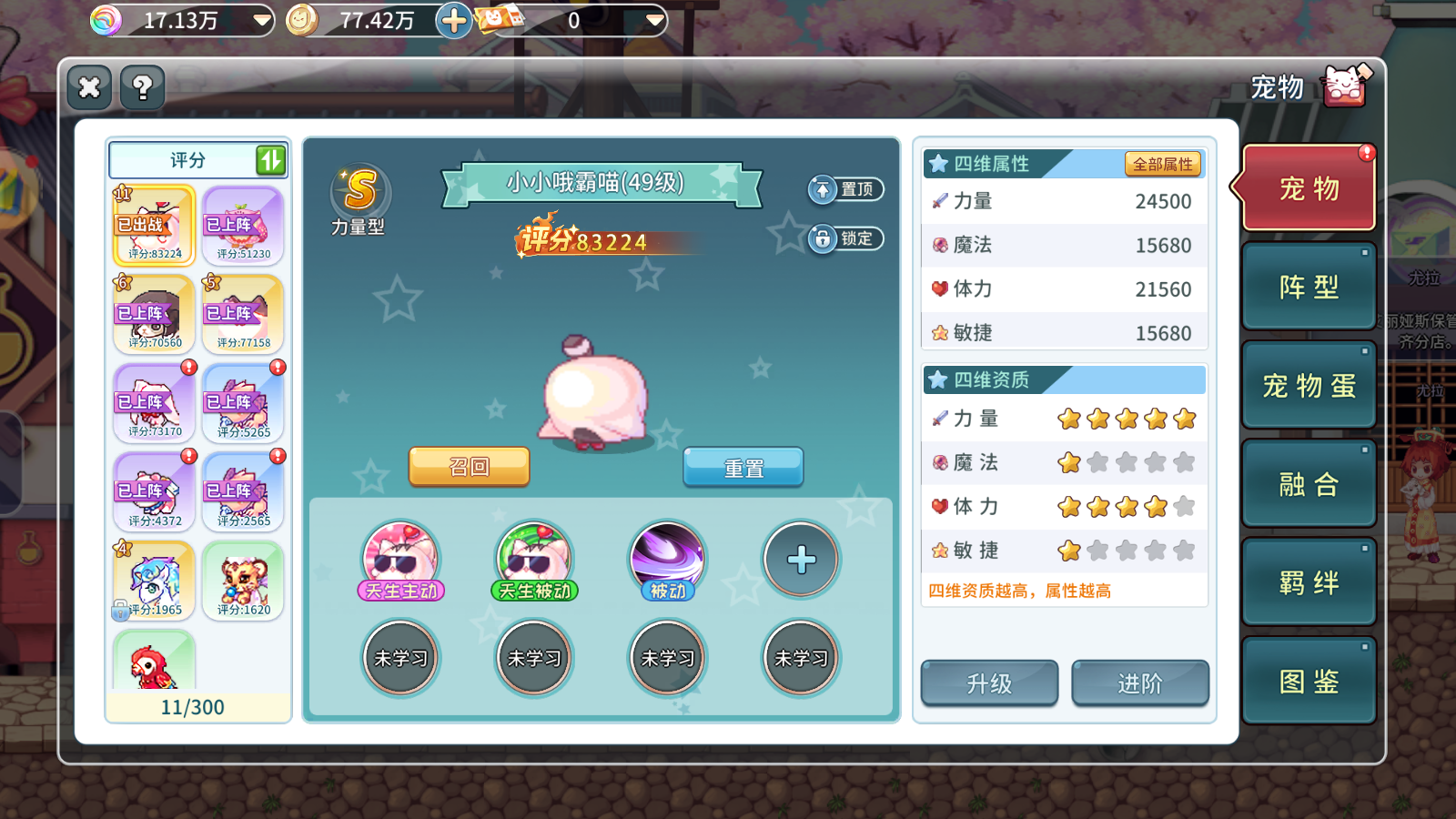Select the 已出战 pet thumbnail with score 83224
Image resolution: width=1456 pixels, height=819 pixels.
152,225
